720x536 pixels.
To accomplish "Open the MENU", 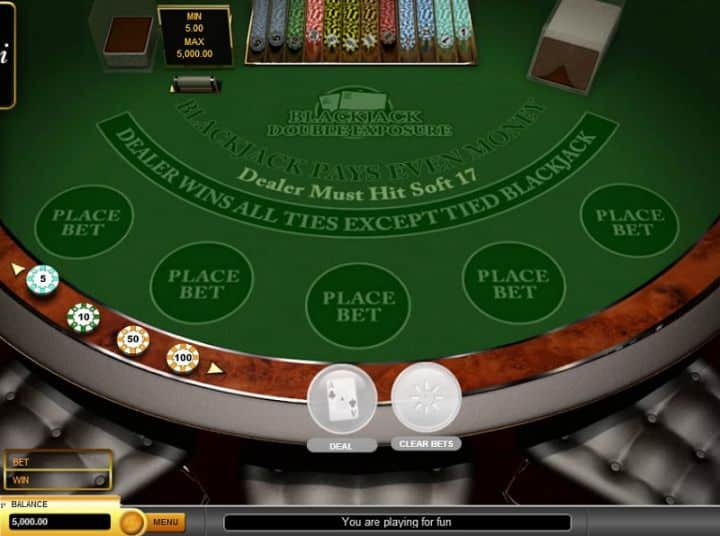I will [166, 522].
